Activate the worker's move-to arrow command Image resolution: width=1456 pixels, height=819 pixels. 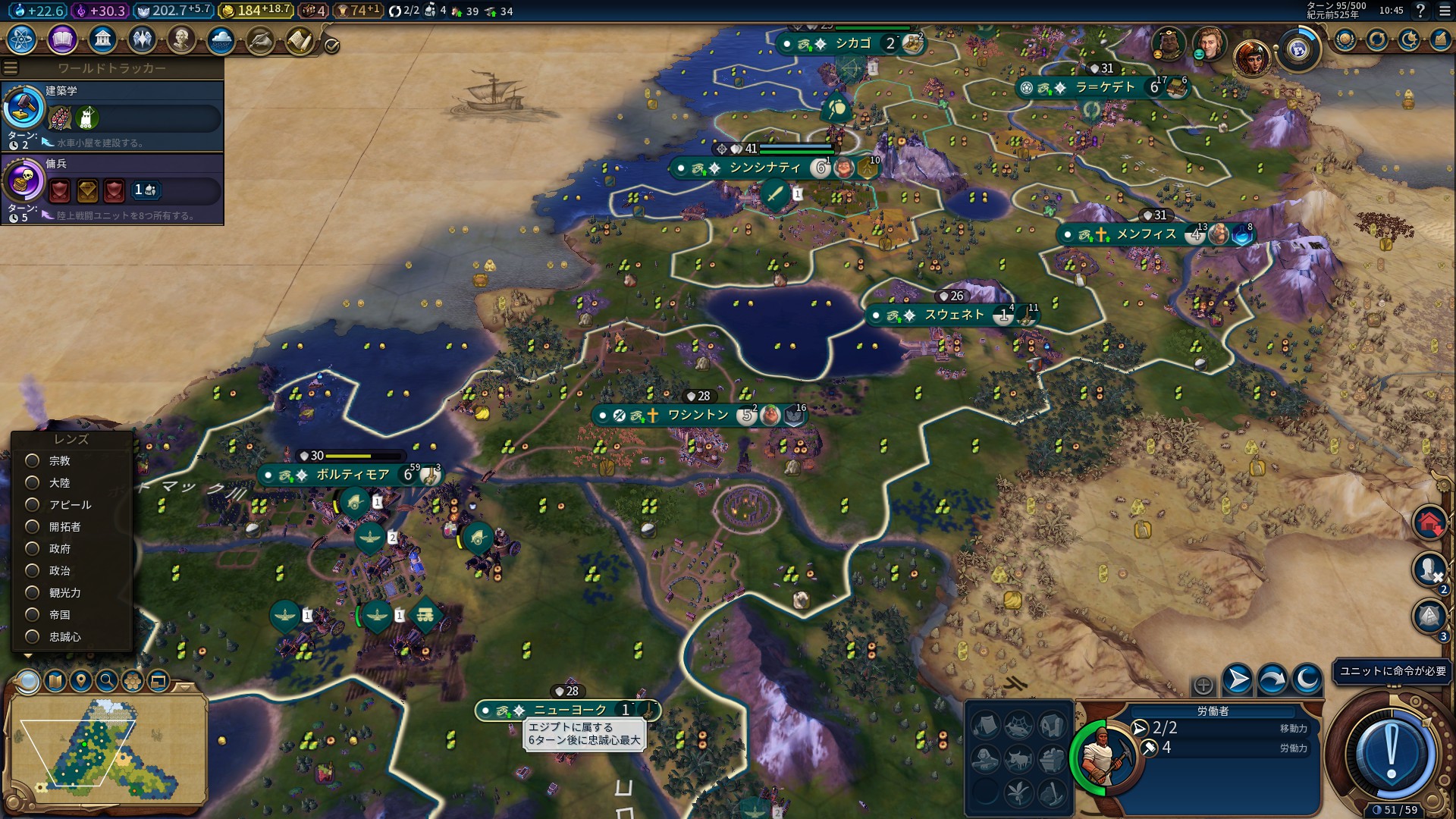tap(1238, 679)
